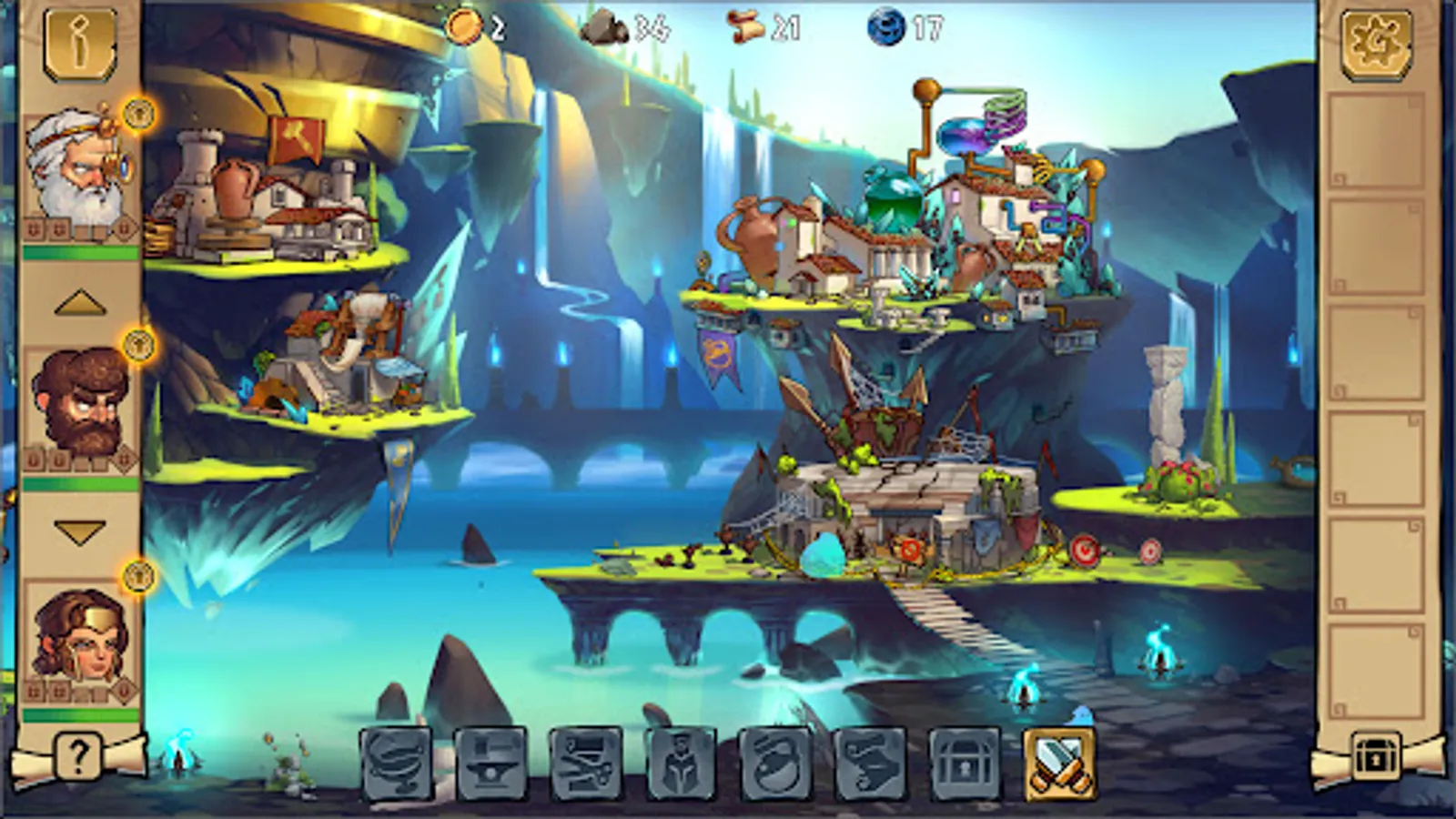
Task: Open the locked chest toolbar icon
Action: tap(966, 764)
